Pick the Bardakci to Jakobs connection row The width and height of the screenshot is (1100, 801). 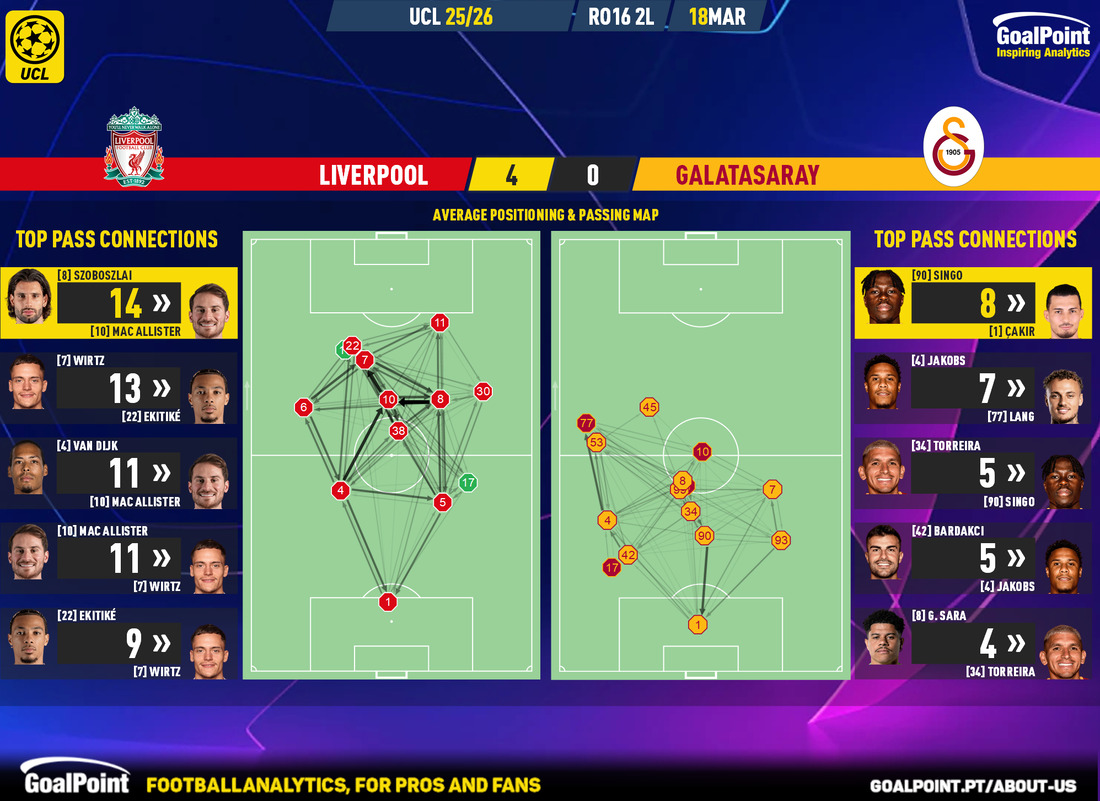coord(975,558)
